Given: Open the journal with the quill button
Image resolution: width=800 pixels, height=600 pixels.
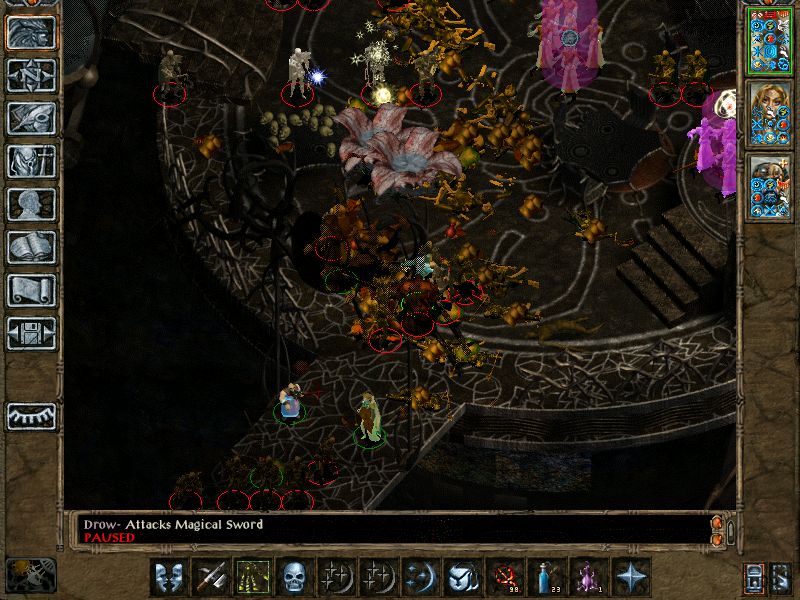Looking at the screenshot, I should (32, 118).
